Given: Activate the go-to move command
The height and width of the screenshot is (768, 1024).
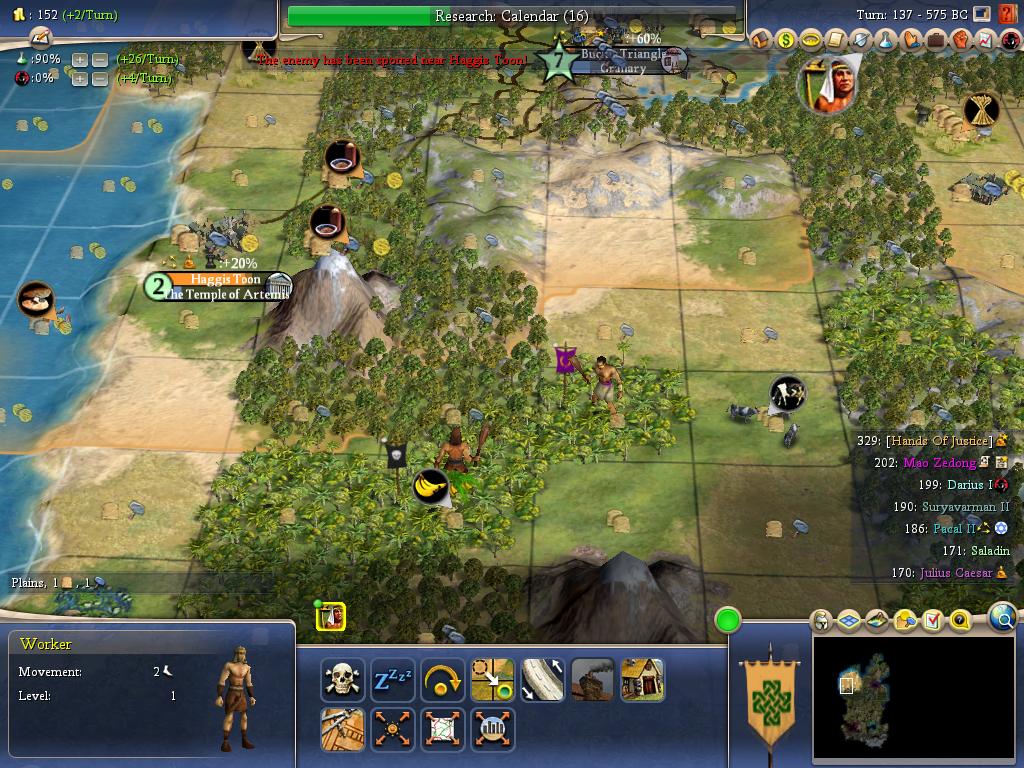Looking at the screenshot, I should coord(493,680).
